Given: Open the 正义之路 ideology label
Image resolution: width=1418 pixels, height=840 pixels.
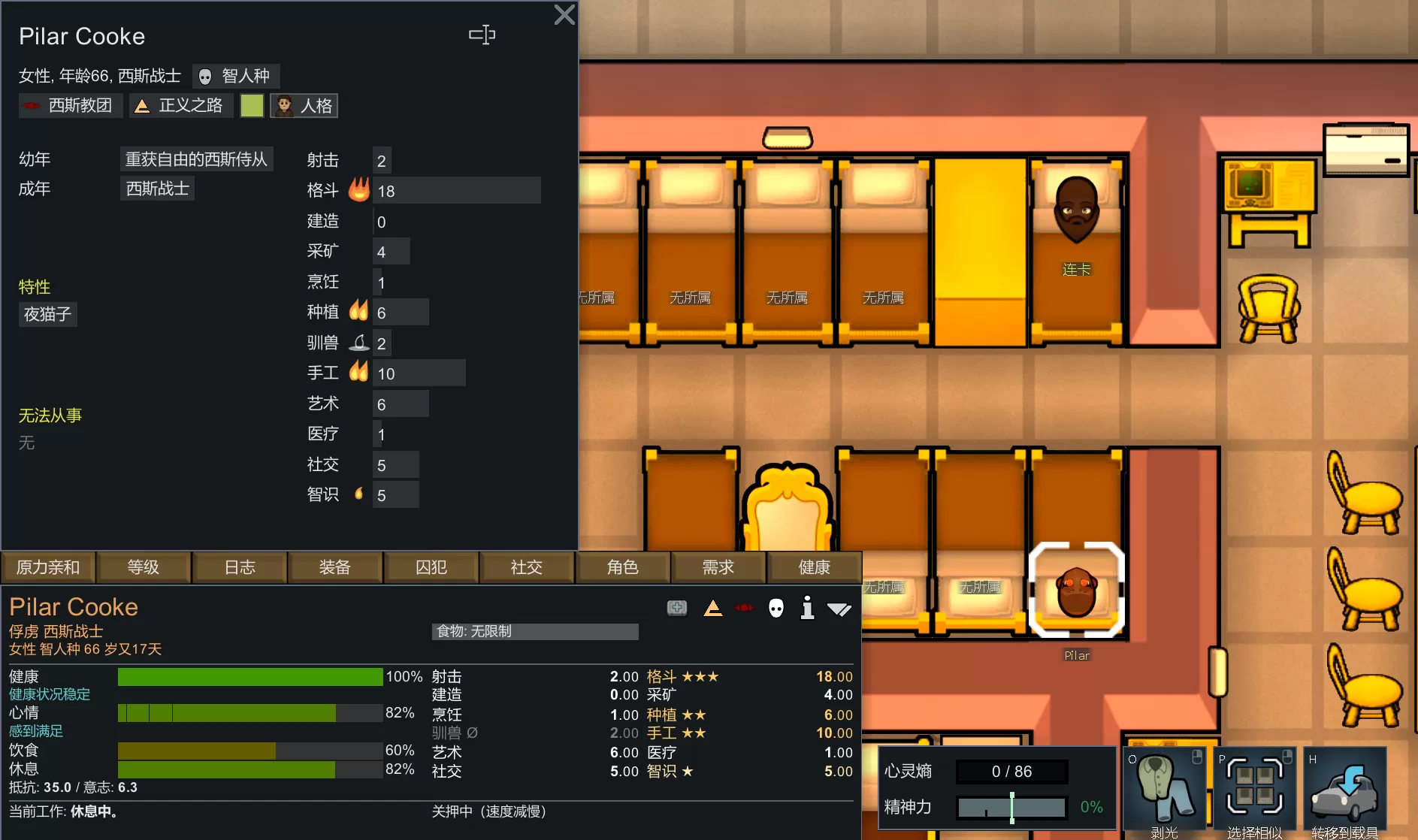Looking at the screenshot, I should click(180, 106).
